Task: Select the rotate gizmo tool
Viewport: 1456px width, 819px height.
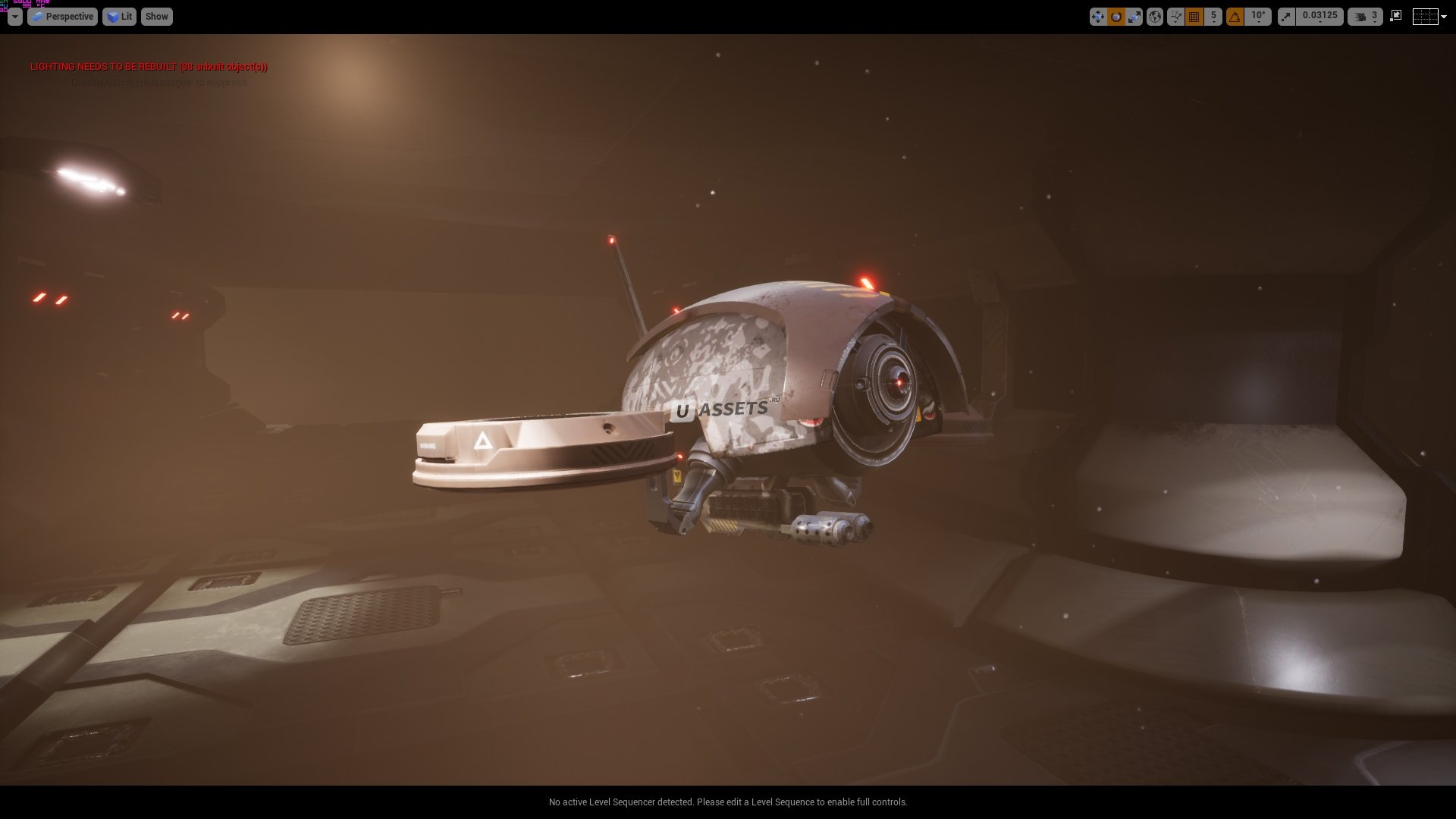Action: (1116, 17)
